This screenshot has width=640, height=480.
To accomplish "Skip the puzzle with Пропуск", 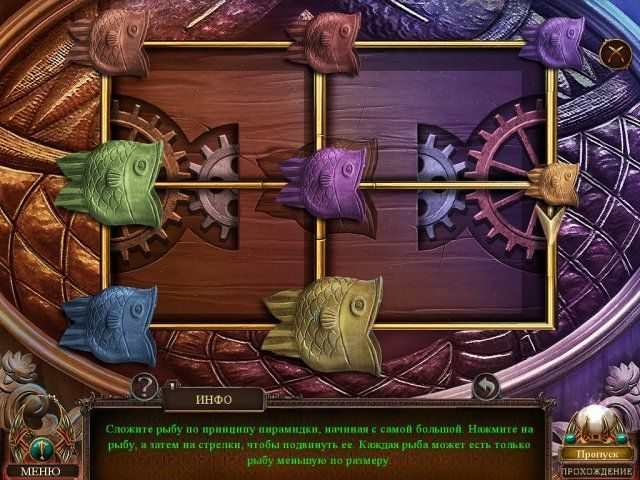I will (x=596, y=453).
